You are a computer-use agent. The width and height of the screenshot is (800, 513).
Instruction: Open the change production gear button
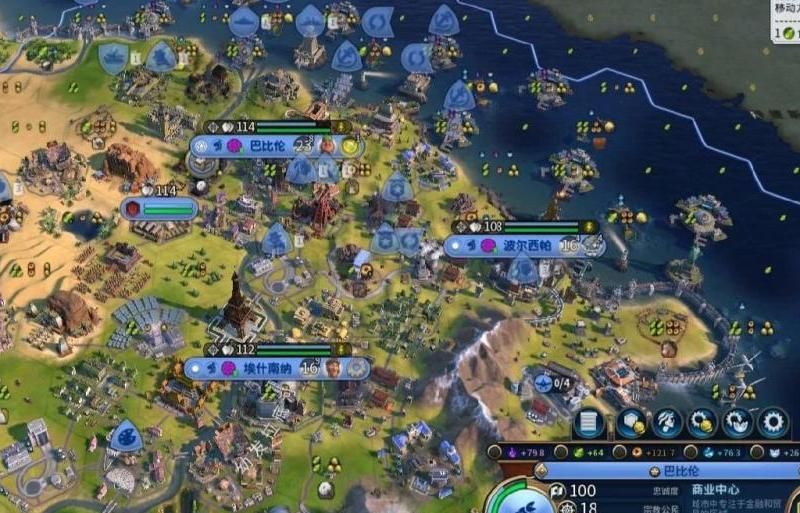coord(773,422)
